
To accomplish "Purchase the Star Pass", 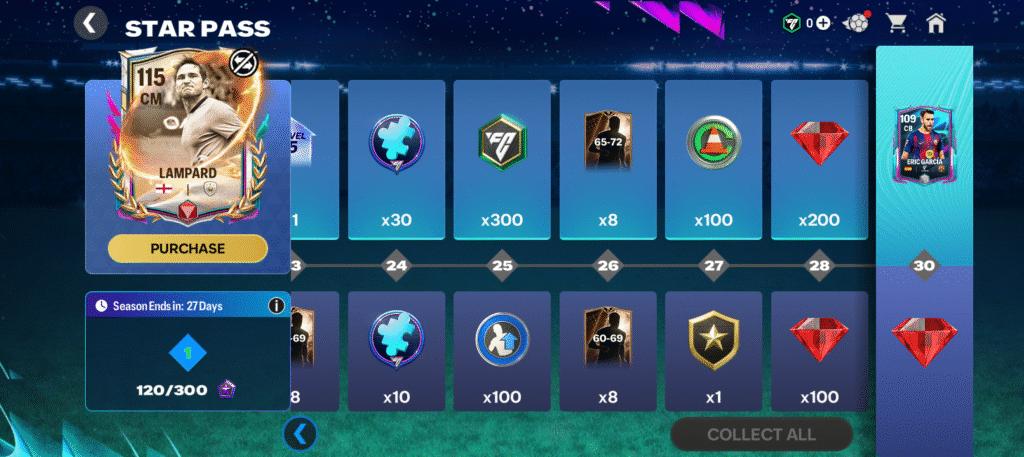I will click(x=187, y=248).
